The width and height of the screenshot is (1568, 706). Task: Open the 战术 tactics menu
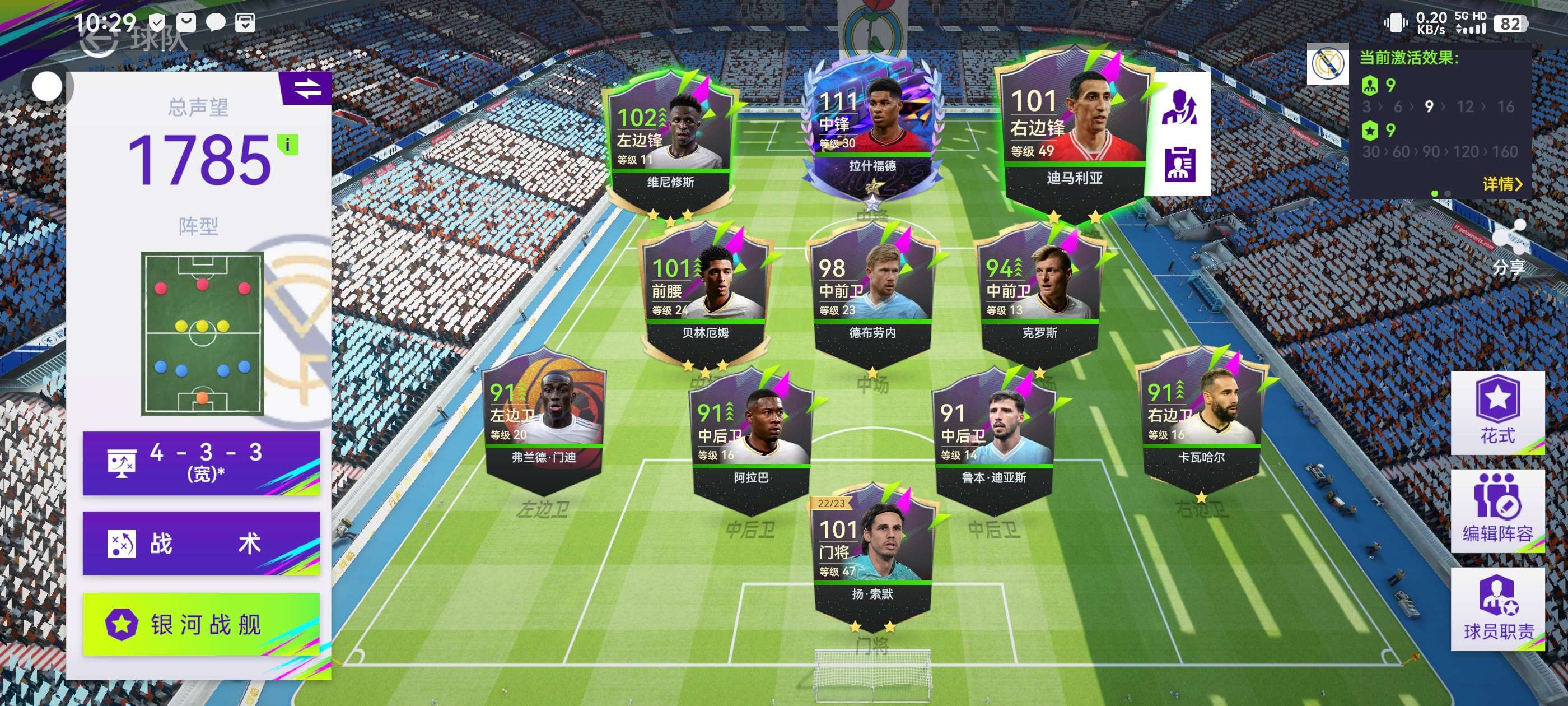coord(201,543)
